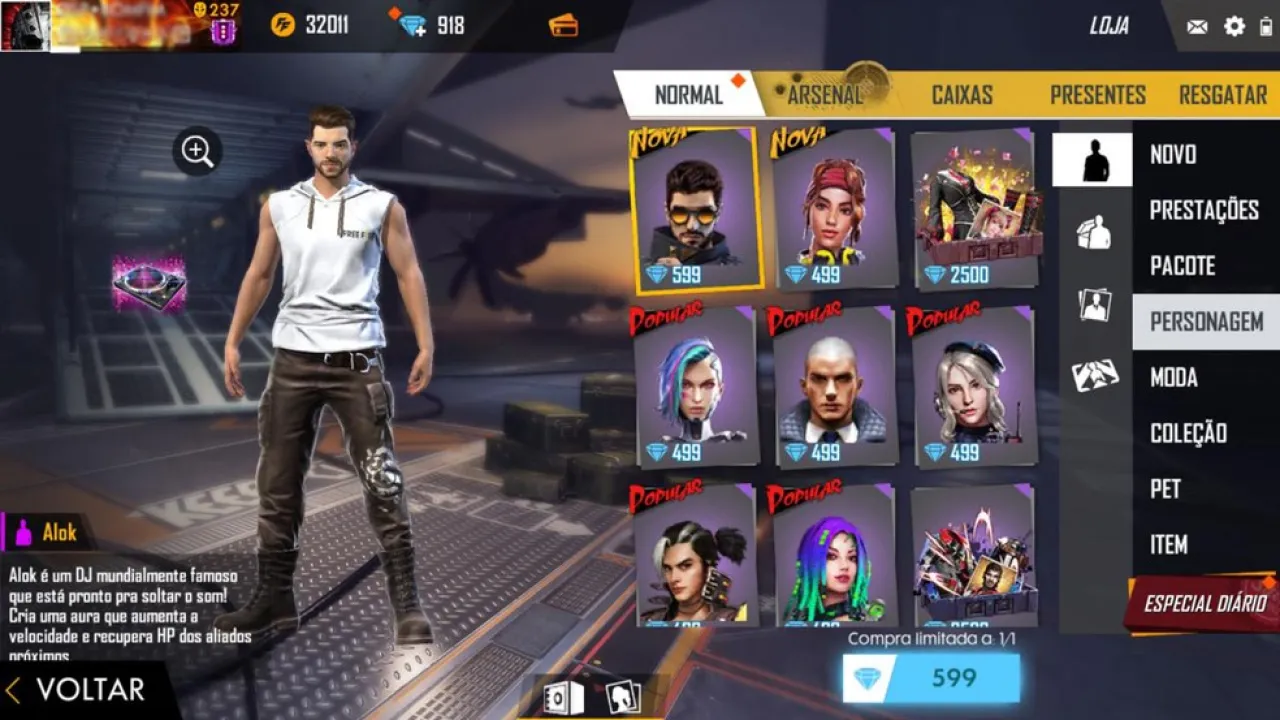1280x720 pixels.
Task: Open the PET category in the right menu
Action: click(1165, 489)
